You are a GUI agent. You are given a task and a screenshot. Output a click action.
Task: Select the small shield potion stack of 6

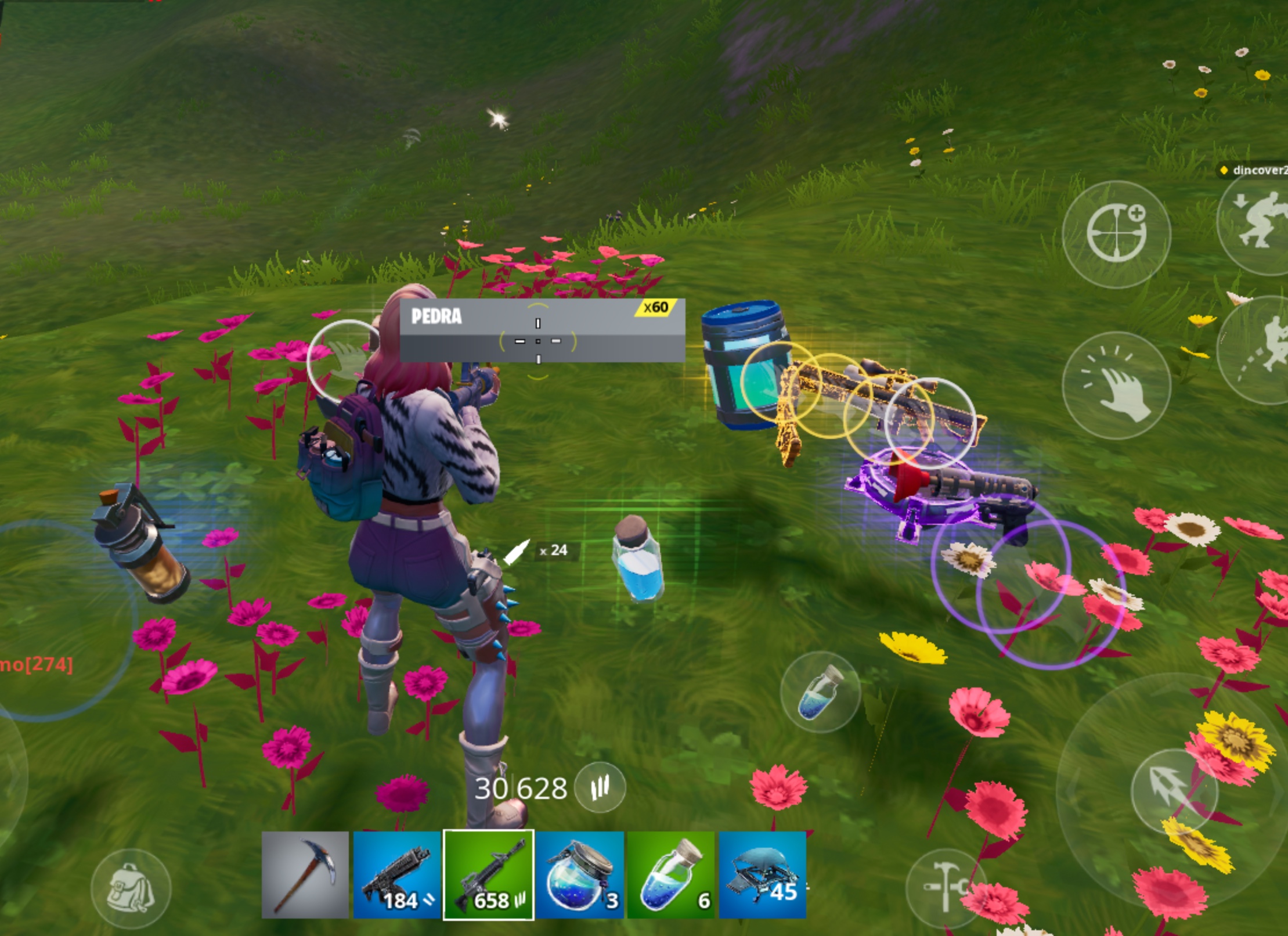[670, 875]
